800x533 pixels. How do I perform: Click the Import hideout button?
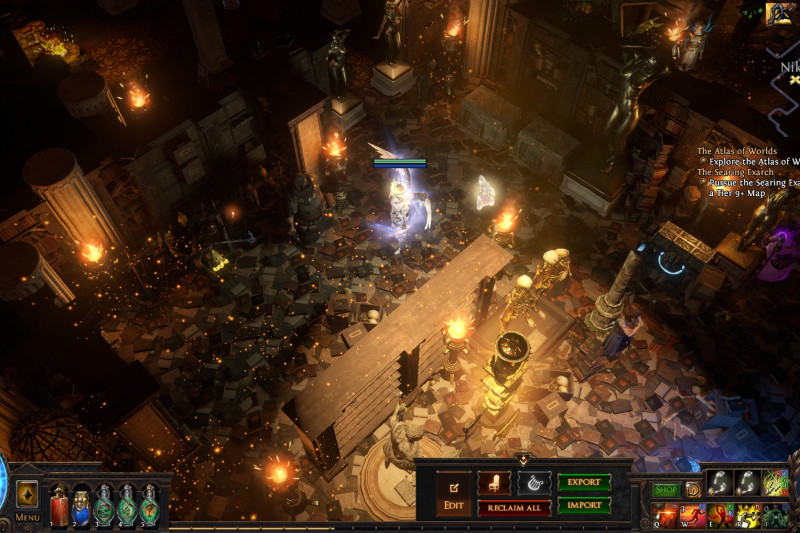tap(584, 505)
